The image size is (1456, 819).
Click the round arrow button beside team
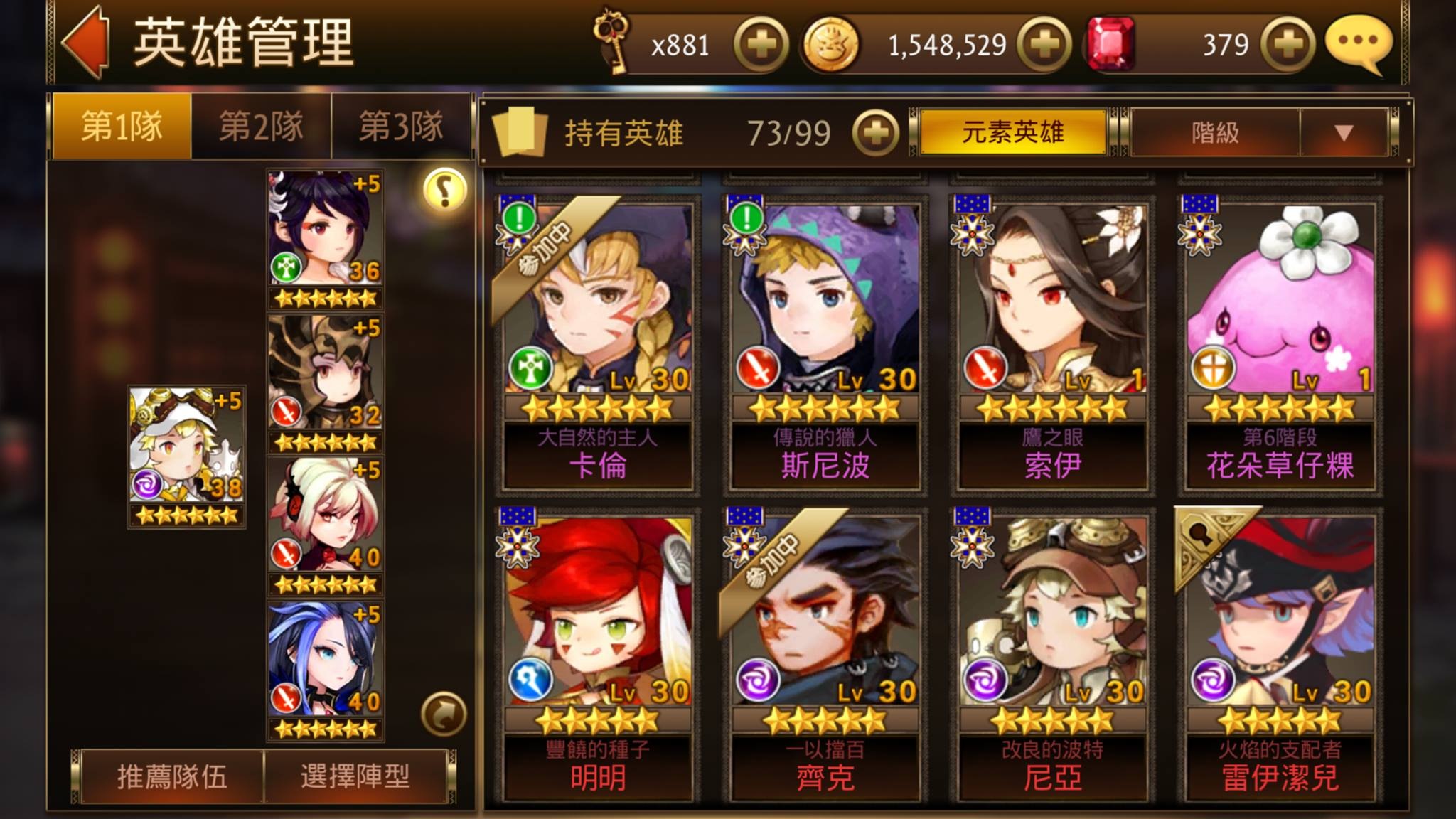tap(444, 714)
